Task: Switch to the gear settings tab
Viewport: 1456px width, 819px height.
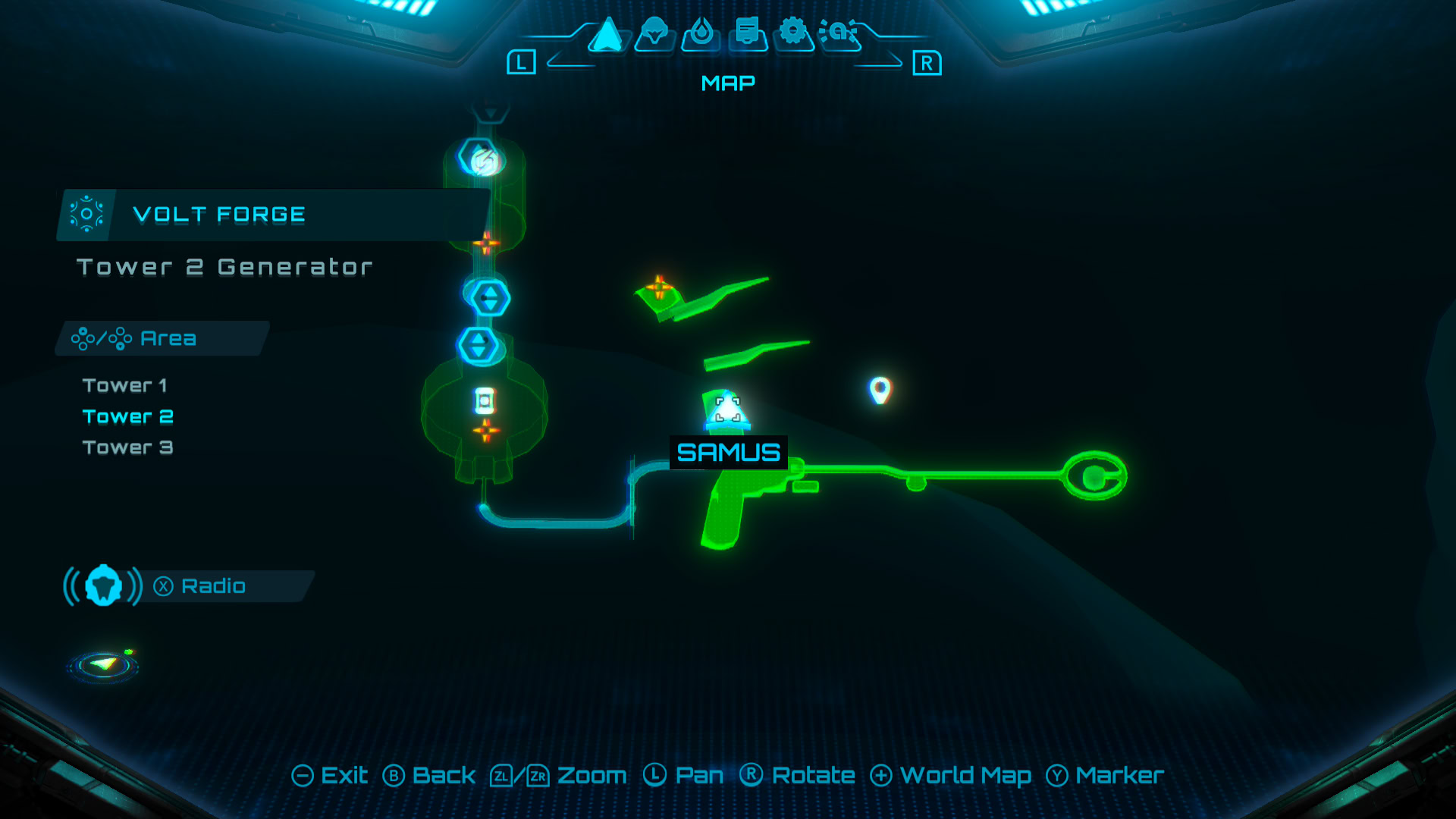Action: (x=793, y=33)
